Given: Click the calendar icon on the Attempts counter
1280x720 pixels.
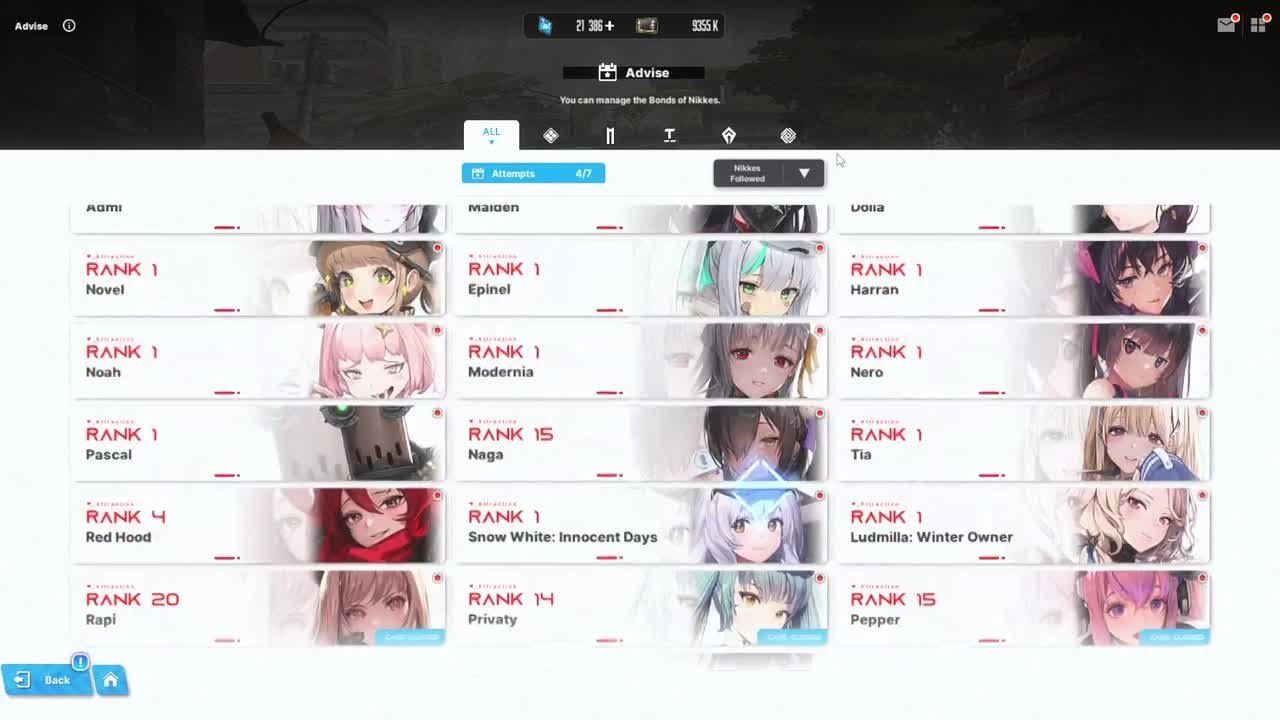Looking at the screenshot, I should 477,173.
